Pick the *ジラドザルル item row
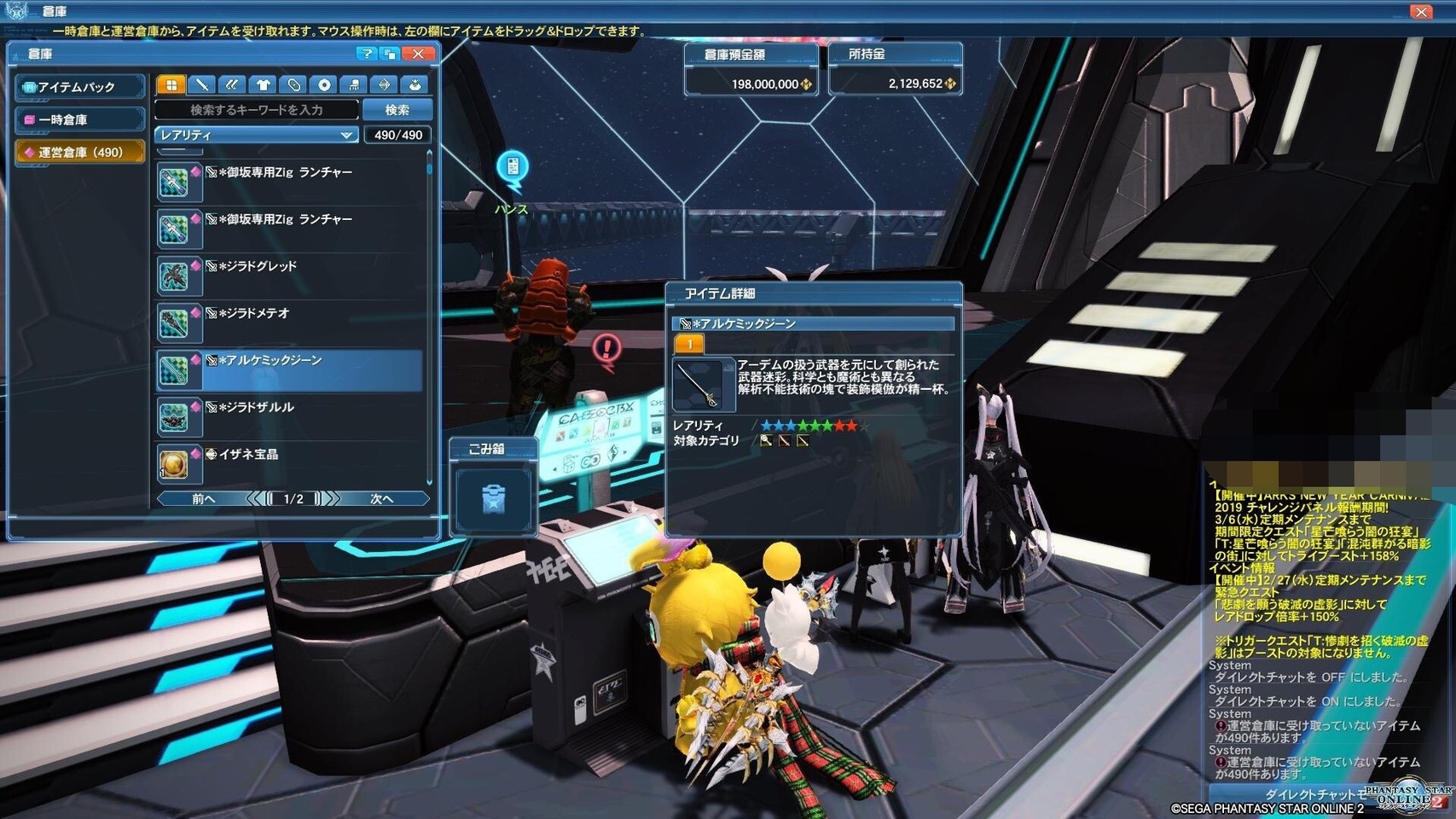The width and height of the screenshot is (1456, 819). tap(290, 415)
